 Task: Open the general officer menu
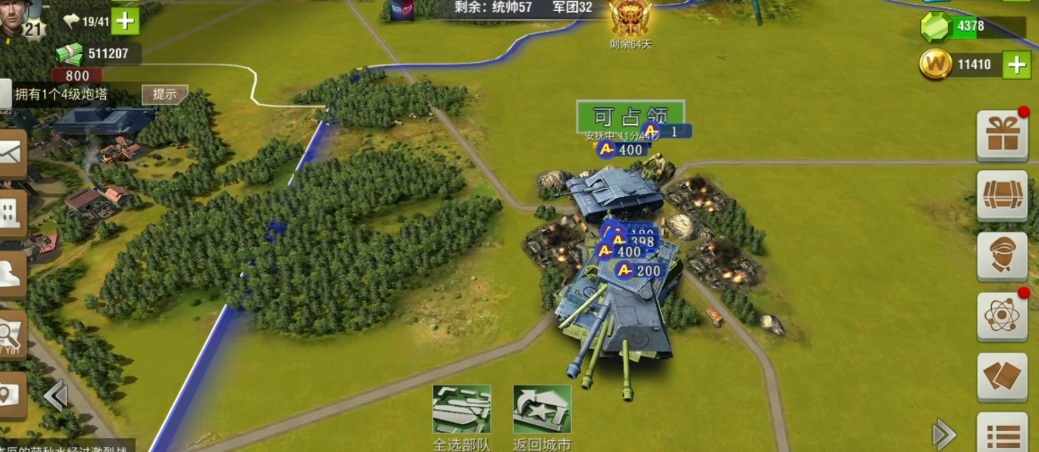tap(1001, 256)
